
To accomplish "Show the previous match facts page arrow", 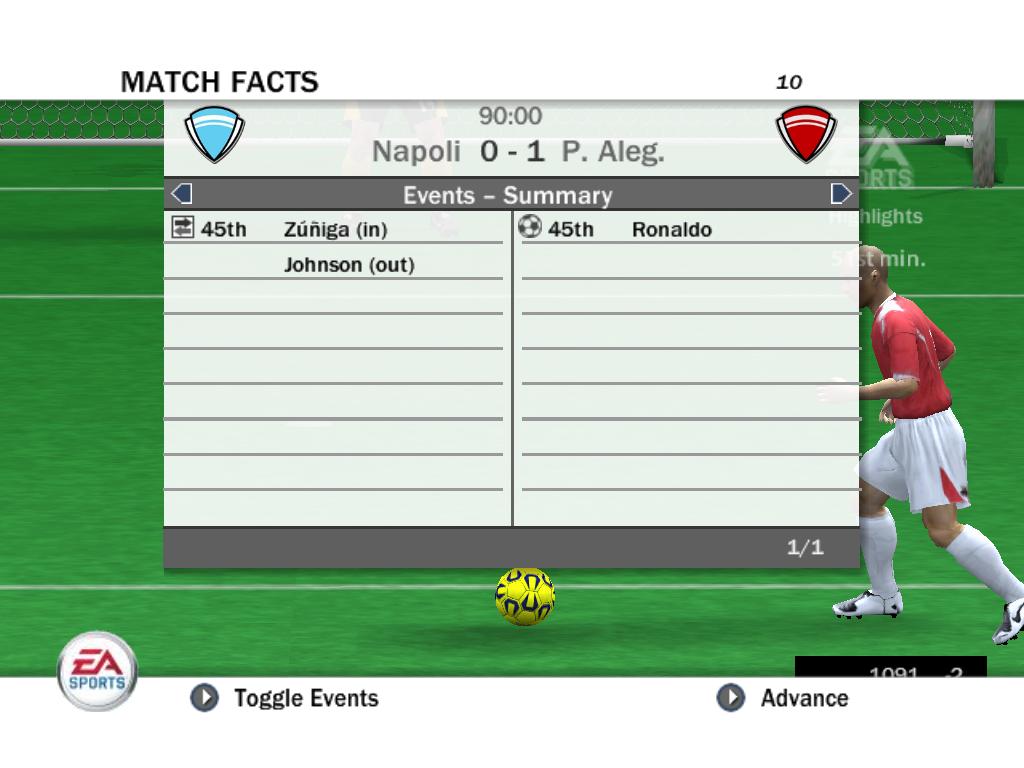I will pyautogui.click(x=182, y=194).
